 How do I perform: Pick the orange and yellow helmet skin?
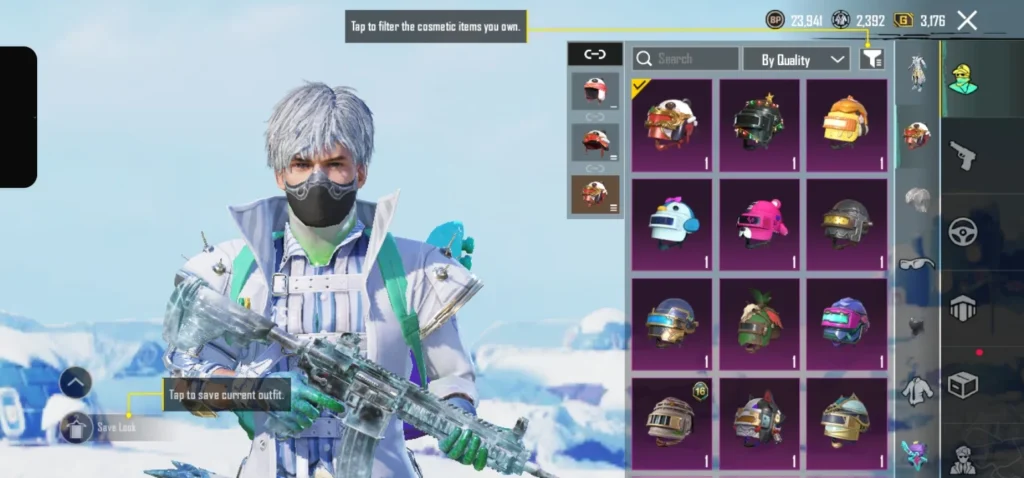[846, 125]
